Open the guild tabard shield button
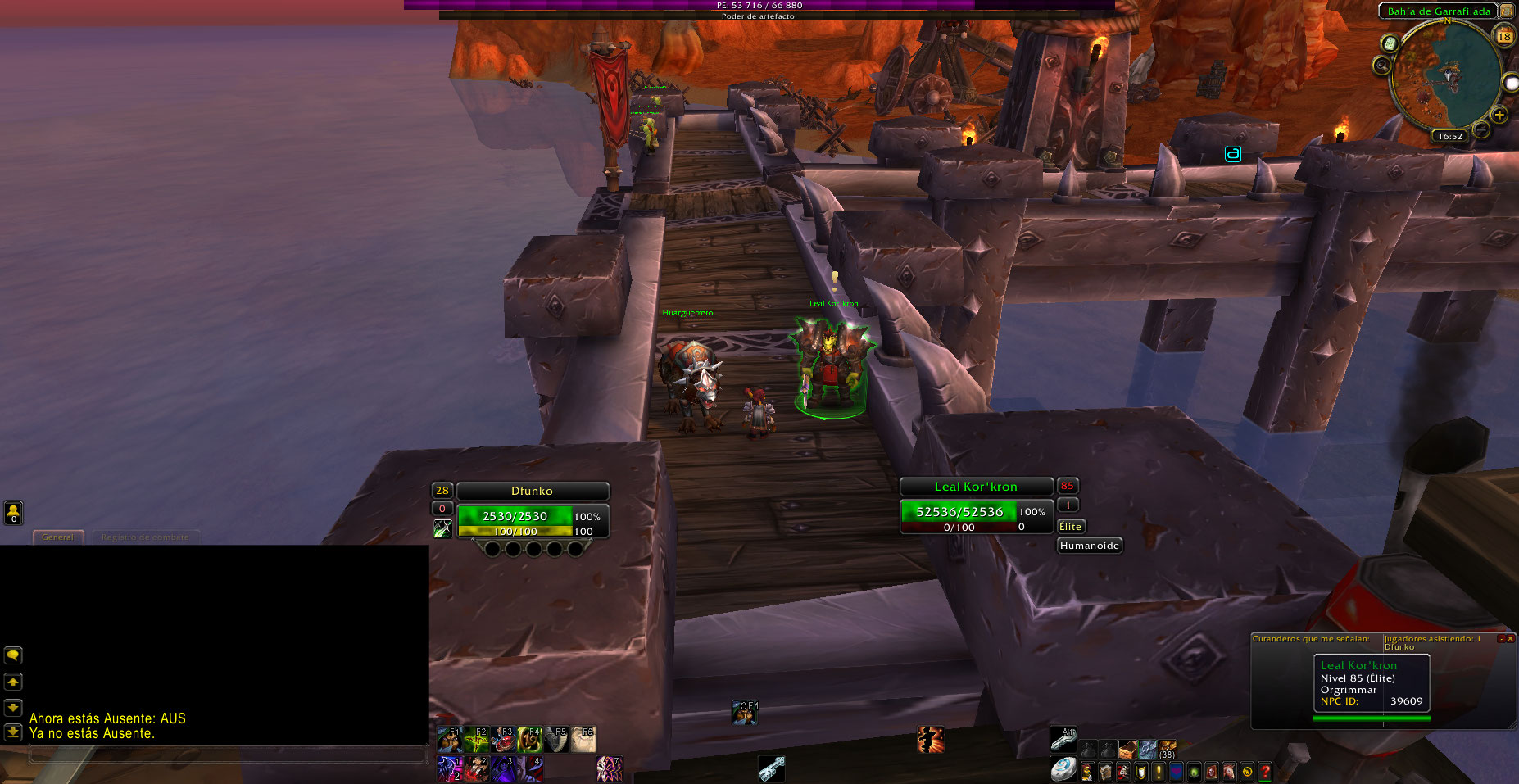The height and width of the screenshot is (784, 1519). click(1140, 772)
